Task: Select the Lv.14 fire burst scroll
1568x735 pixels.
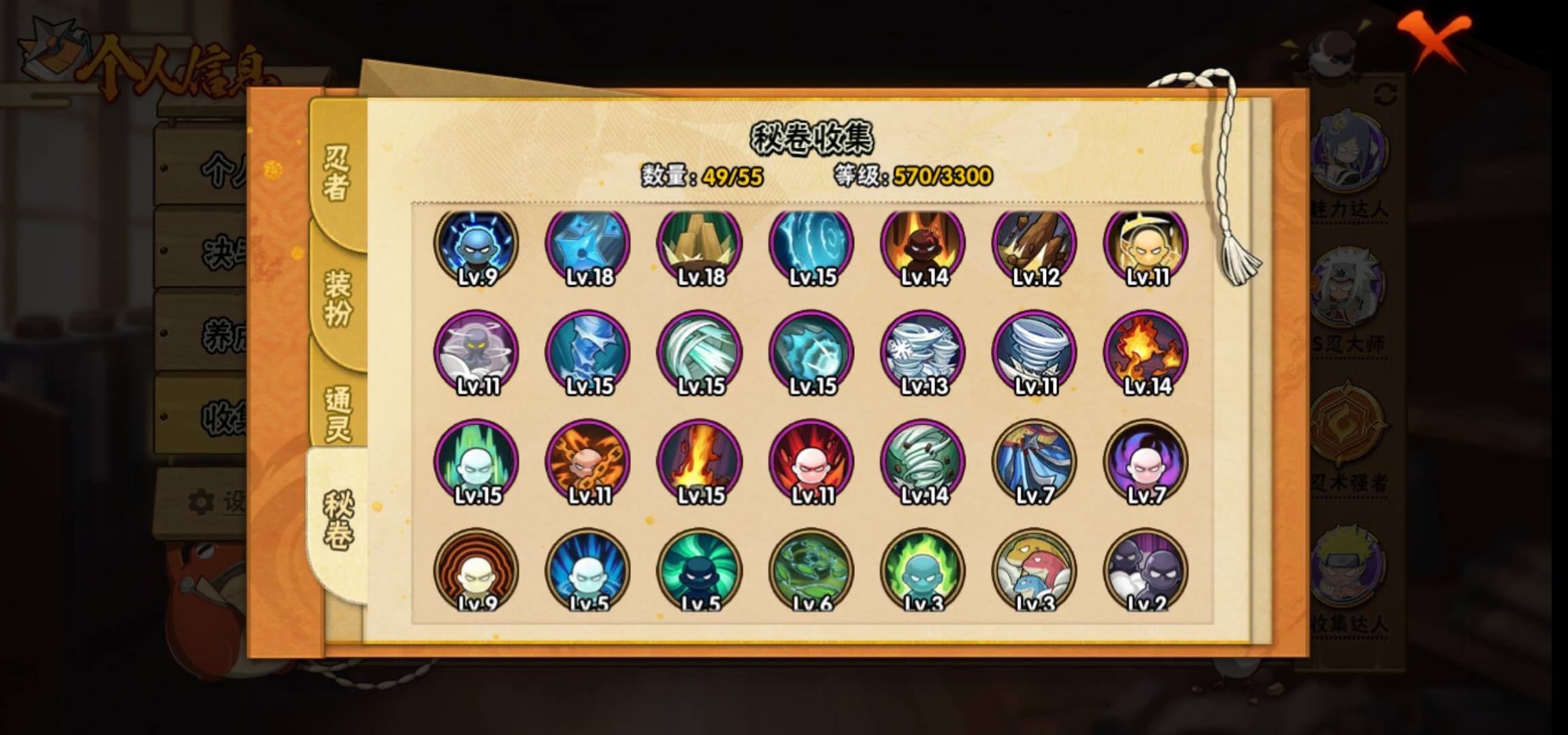Action: point(1146,353)
